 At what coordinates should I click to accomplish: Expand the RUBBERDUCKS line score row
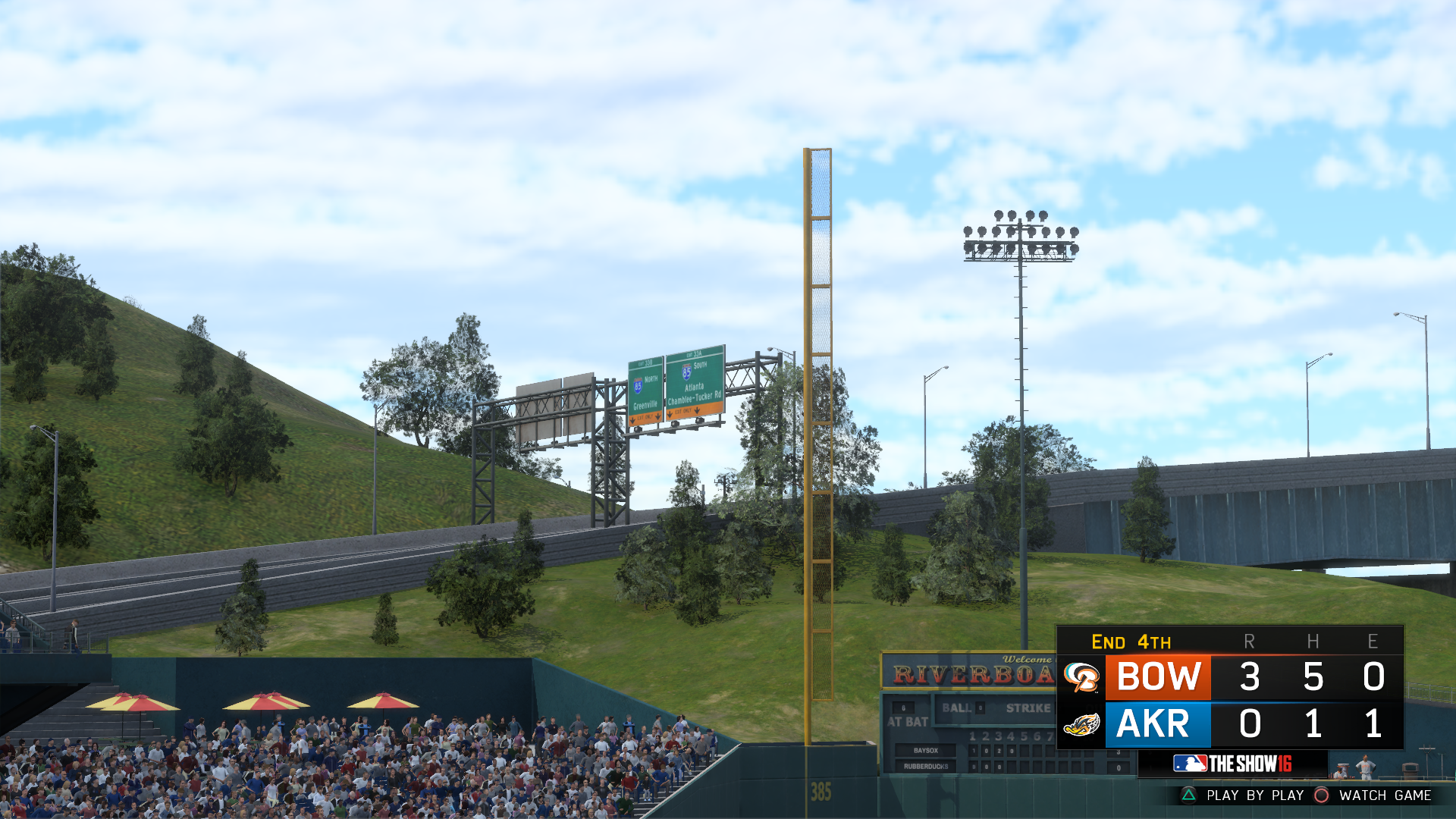pyautogui.click(x=925, y=767)
